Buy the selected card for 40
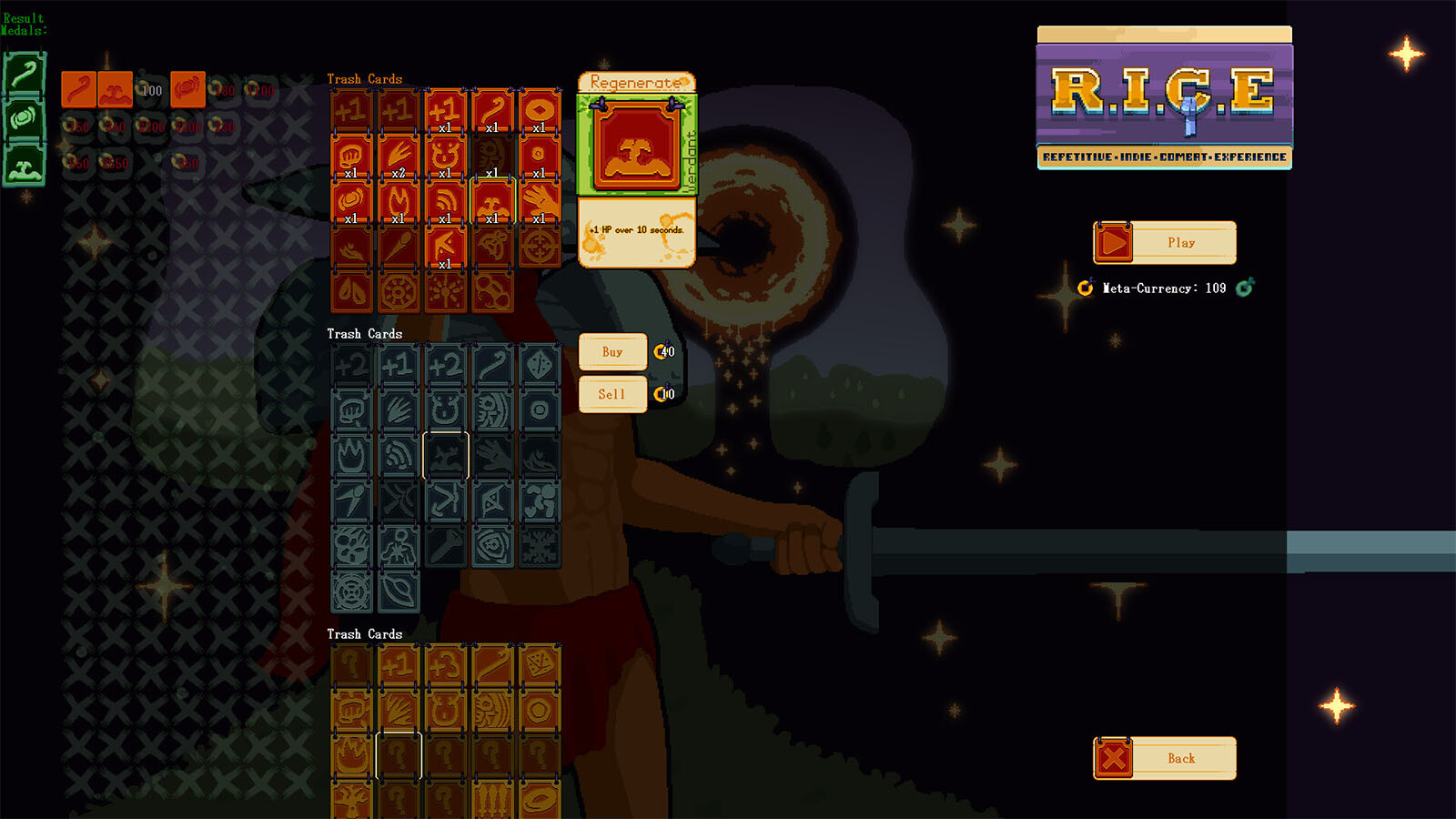 [612, 352]
